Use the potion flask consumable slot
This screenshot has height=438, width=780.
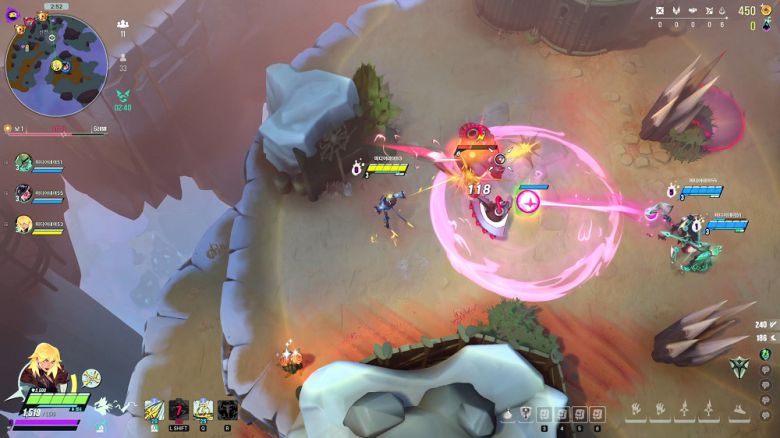[x=507, y=414]
